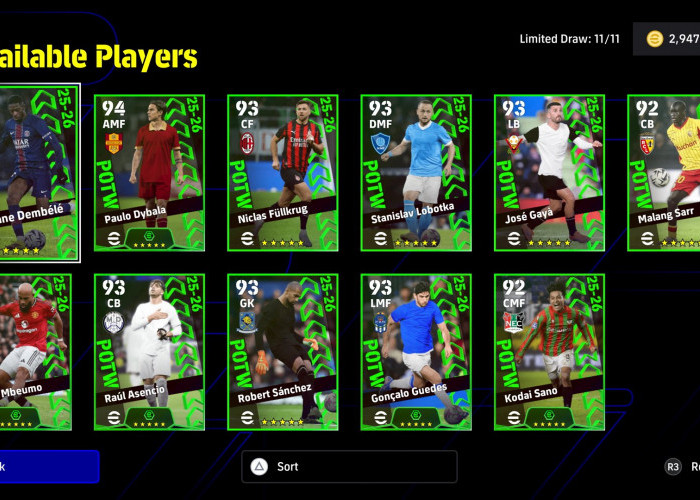This screenshot has height=500, width=700.
Task: Open José Gayà's LB card
Action: tap(549, 172)
